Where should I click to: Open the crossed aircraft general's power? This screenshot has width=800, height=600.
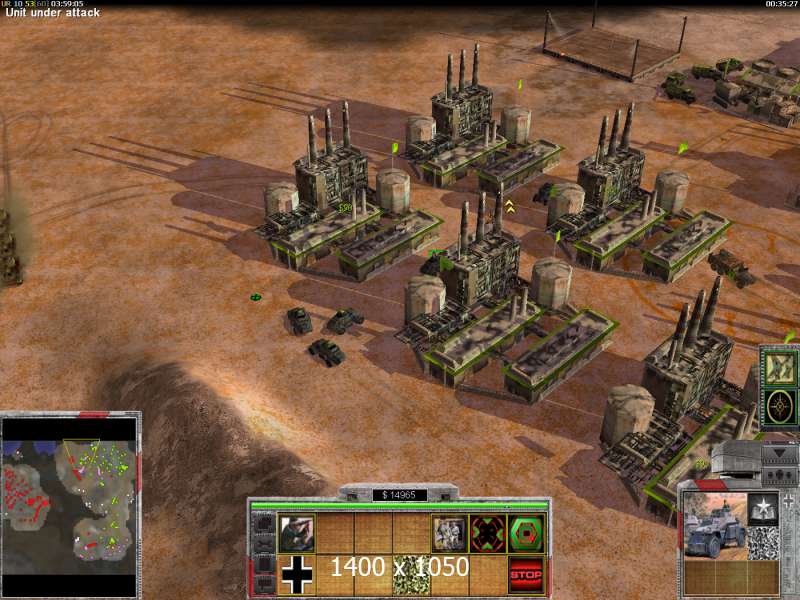[778, 367]
